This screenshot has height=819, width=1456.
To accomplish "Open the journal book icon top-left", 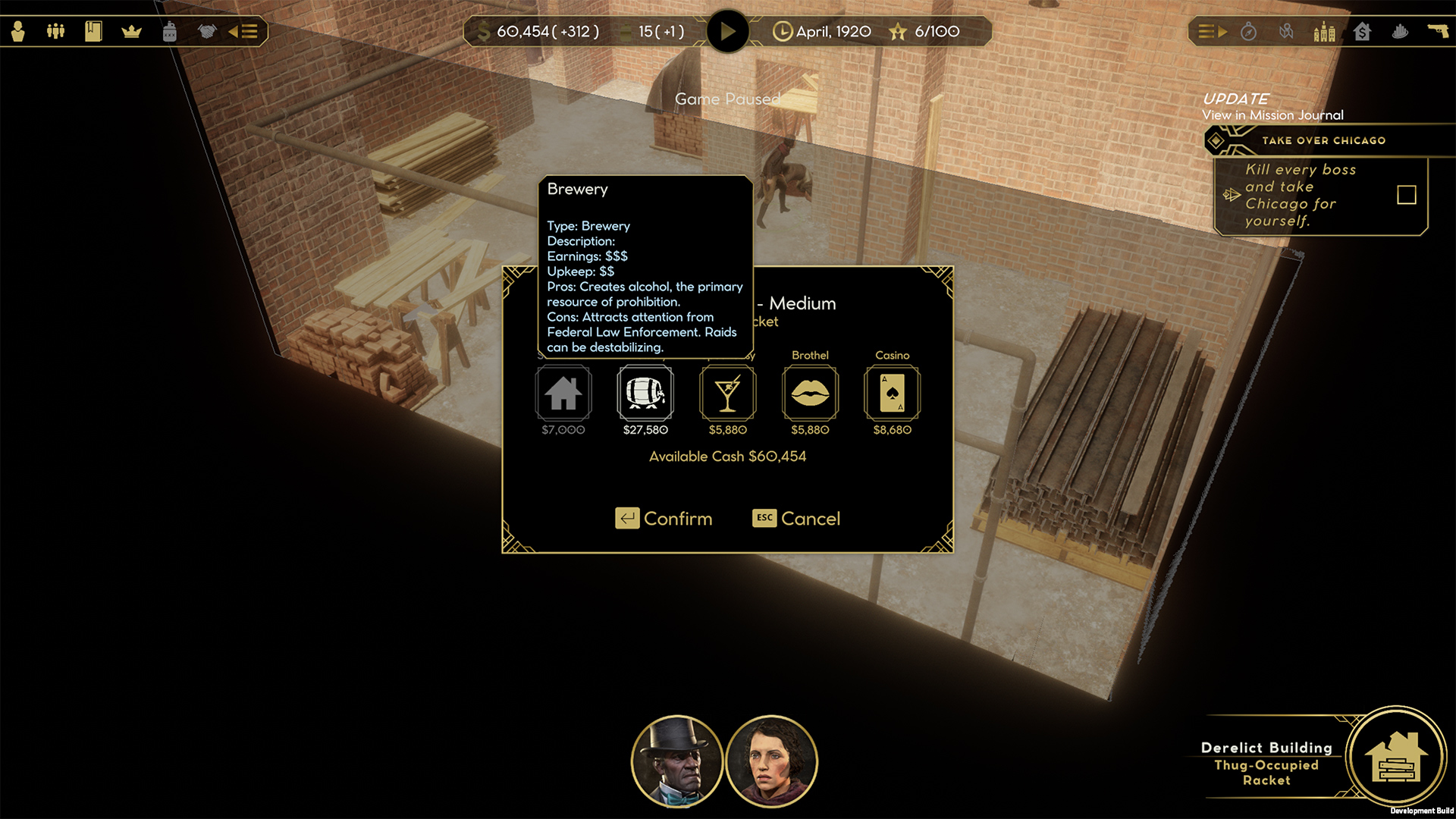I will click(93, 32).
